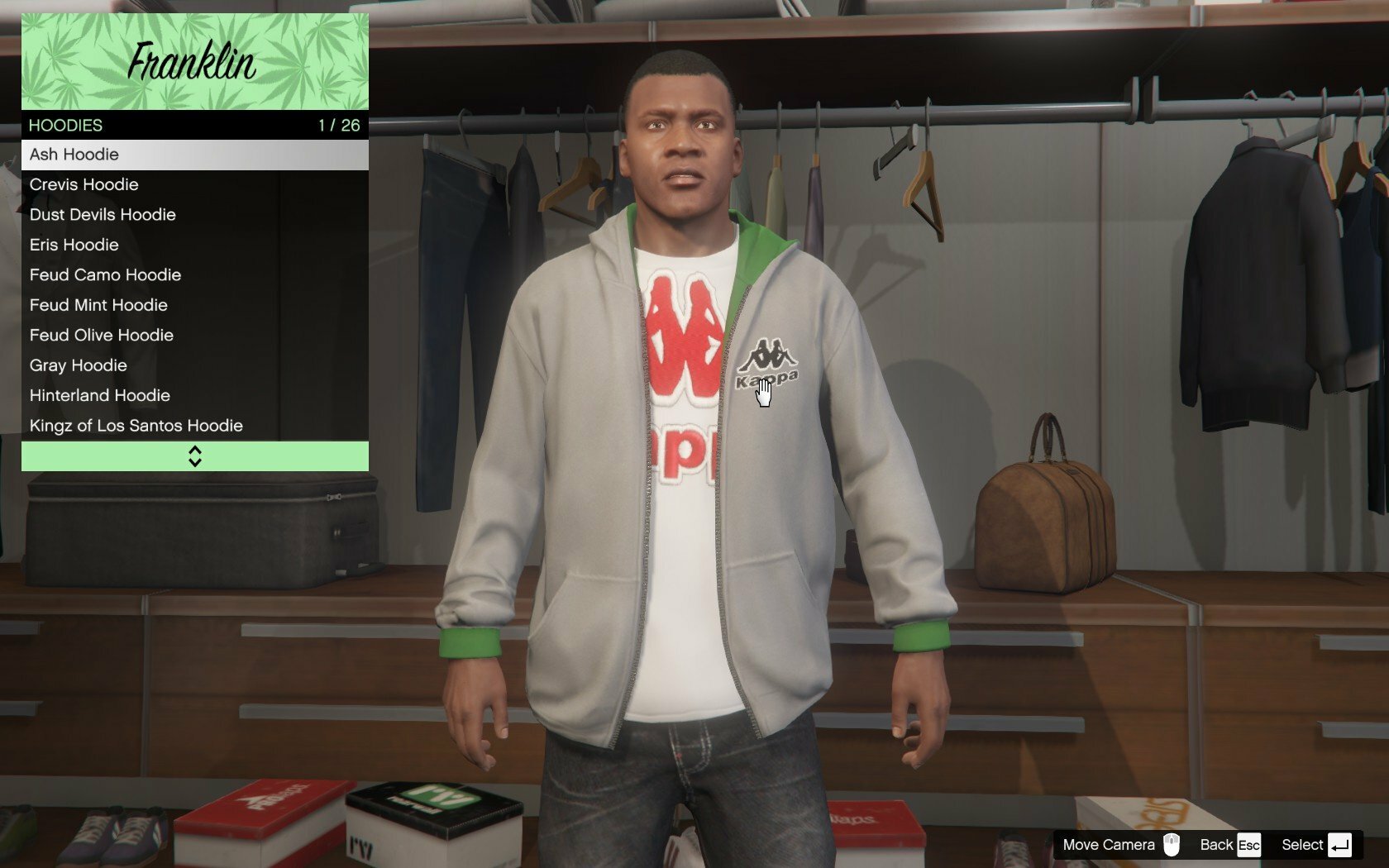Confirm with the Select prompt button

click(x=1315, y=845)
